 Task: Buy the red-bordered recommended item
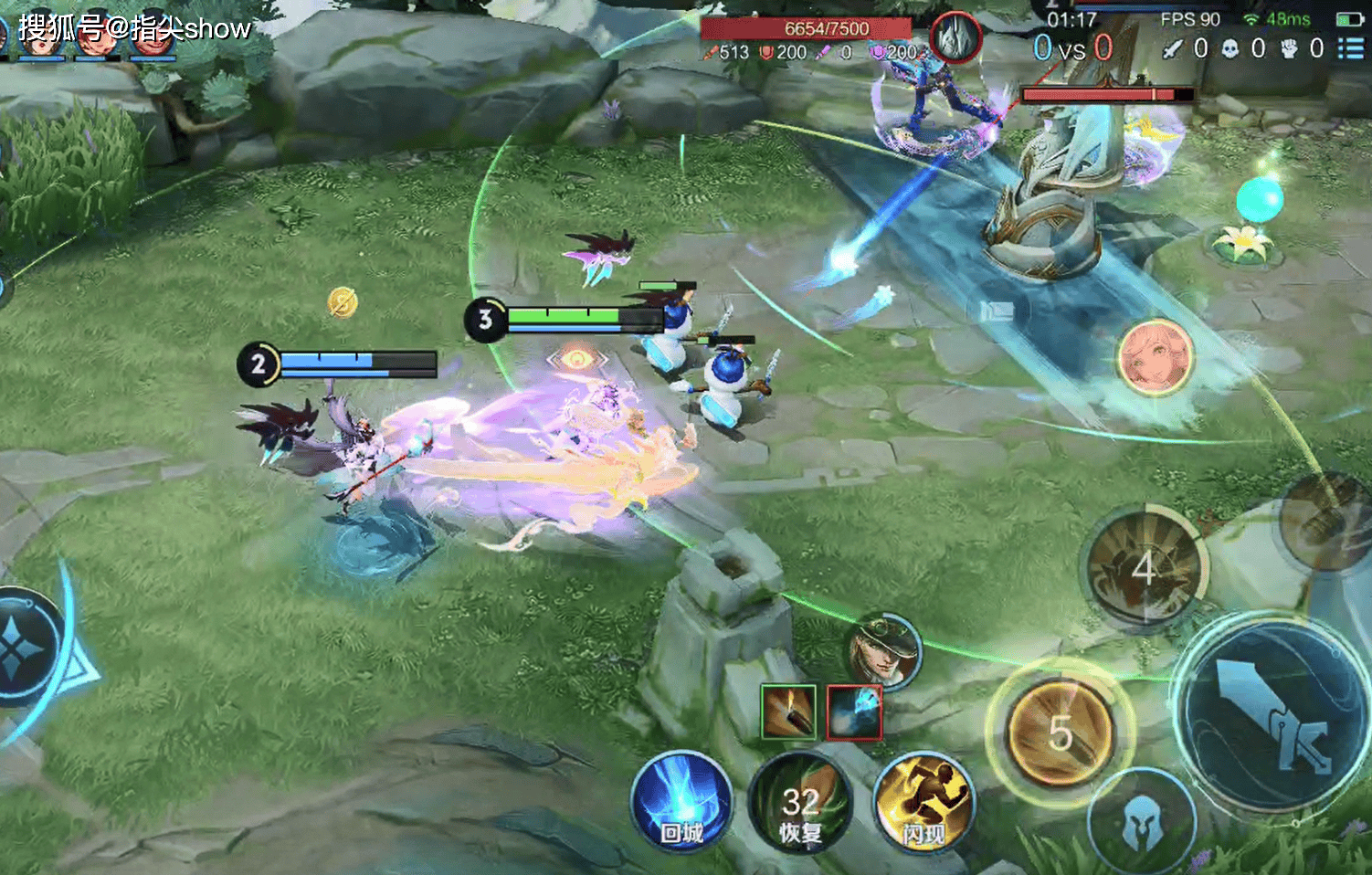(x=854, y=712)
